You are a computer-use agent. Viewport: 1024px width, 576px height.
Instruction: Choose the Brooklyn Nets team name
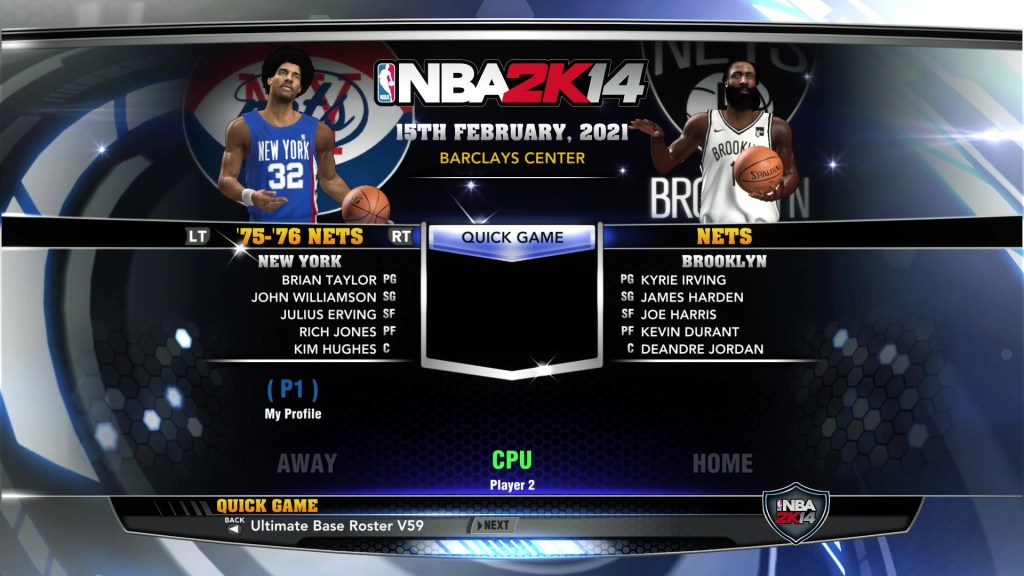pos(723,238)
